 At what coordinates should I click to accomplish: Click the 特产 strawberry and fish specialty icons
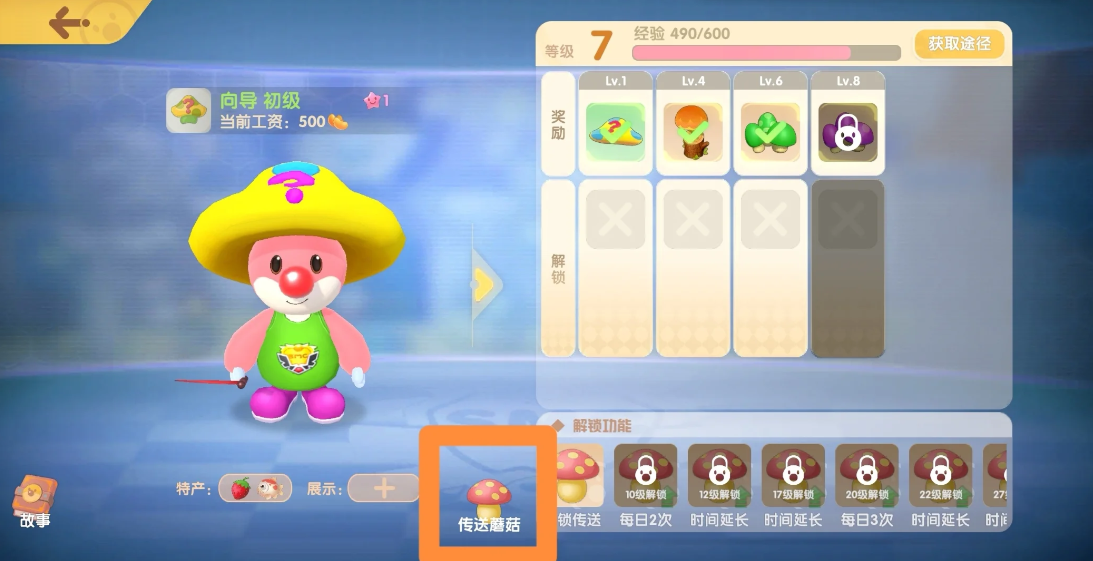[255, 488]
